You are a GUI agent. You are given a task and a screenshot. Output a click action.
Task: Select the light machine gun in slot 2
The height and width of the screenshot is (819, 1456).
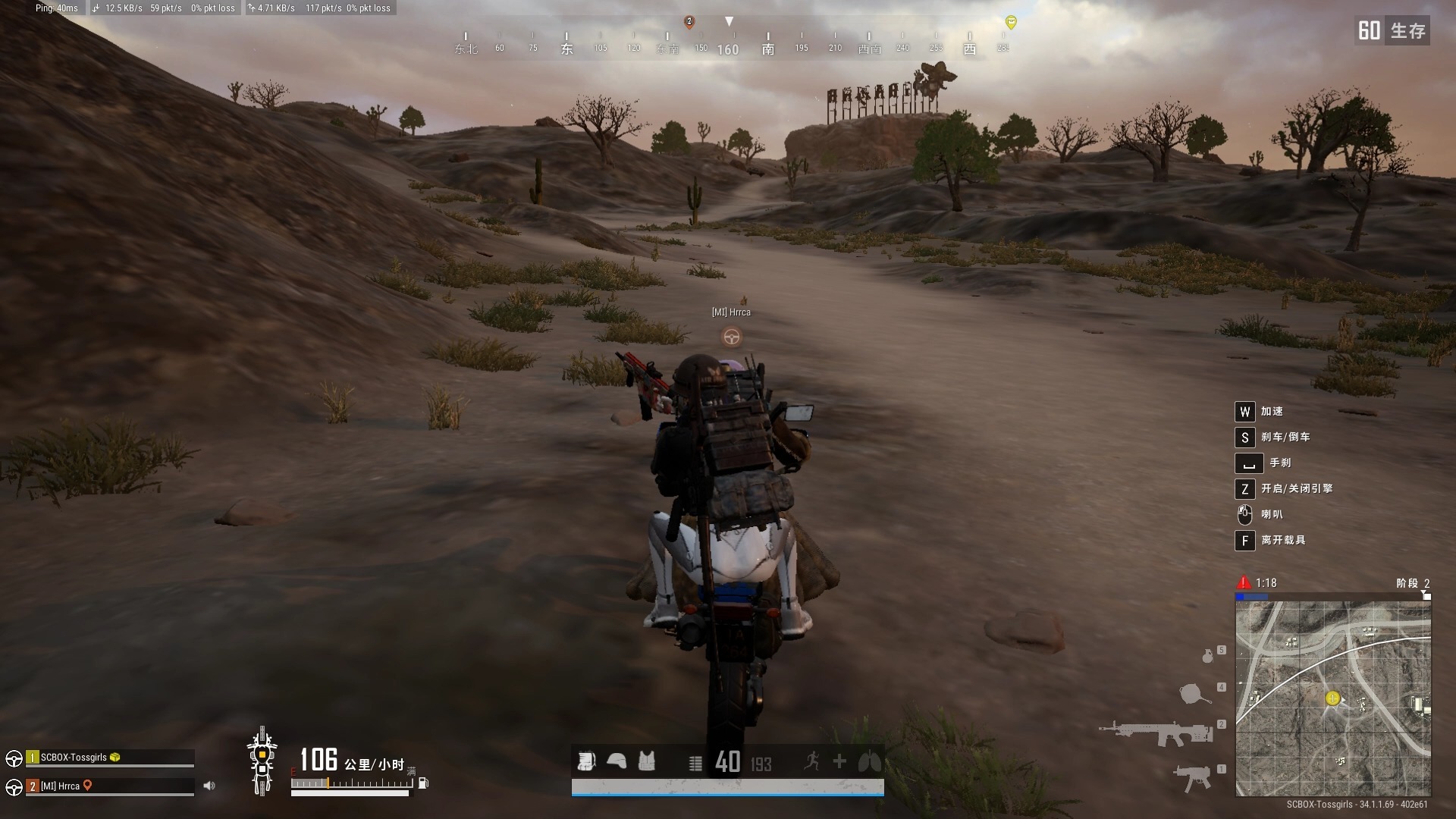click(x=1156, y=733)
